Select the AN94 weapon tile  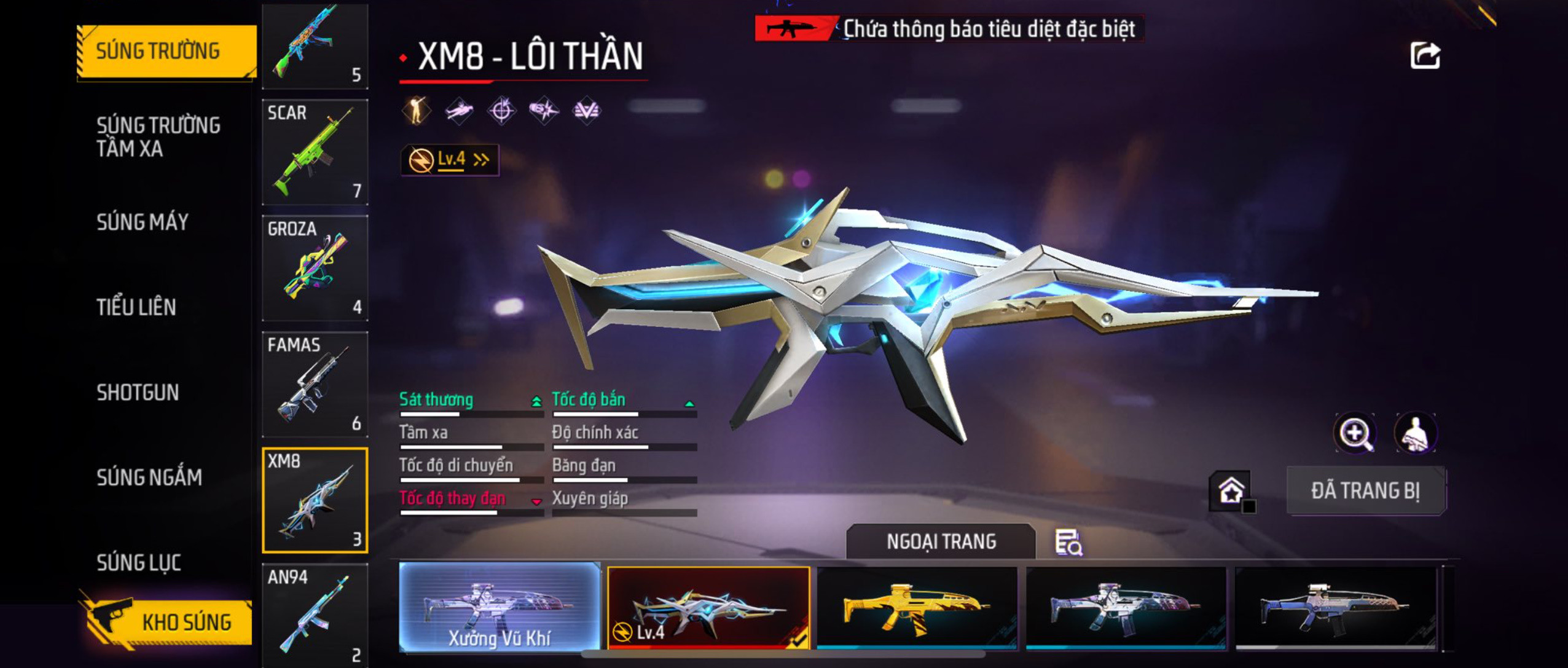(x=315, y=615)
